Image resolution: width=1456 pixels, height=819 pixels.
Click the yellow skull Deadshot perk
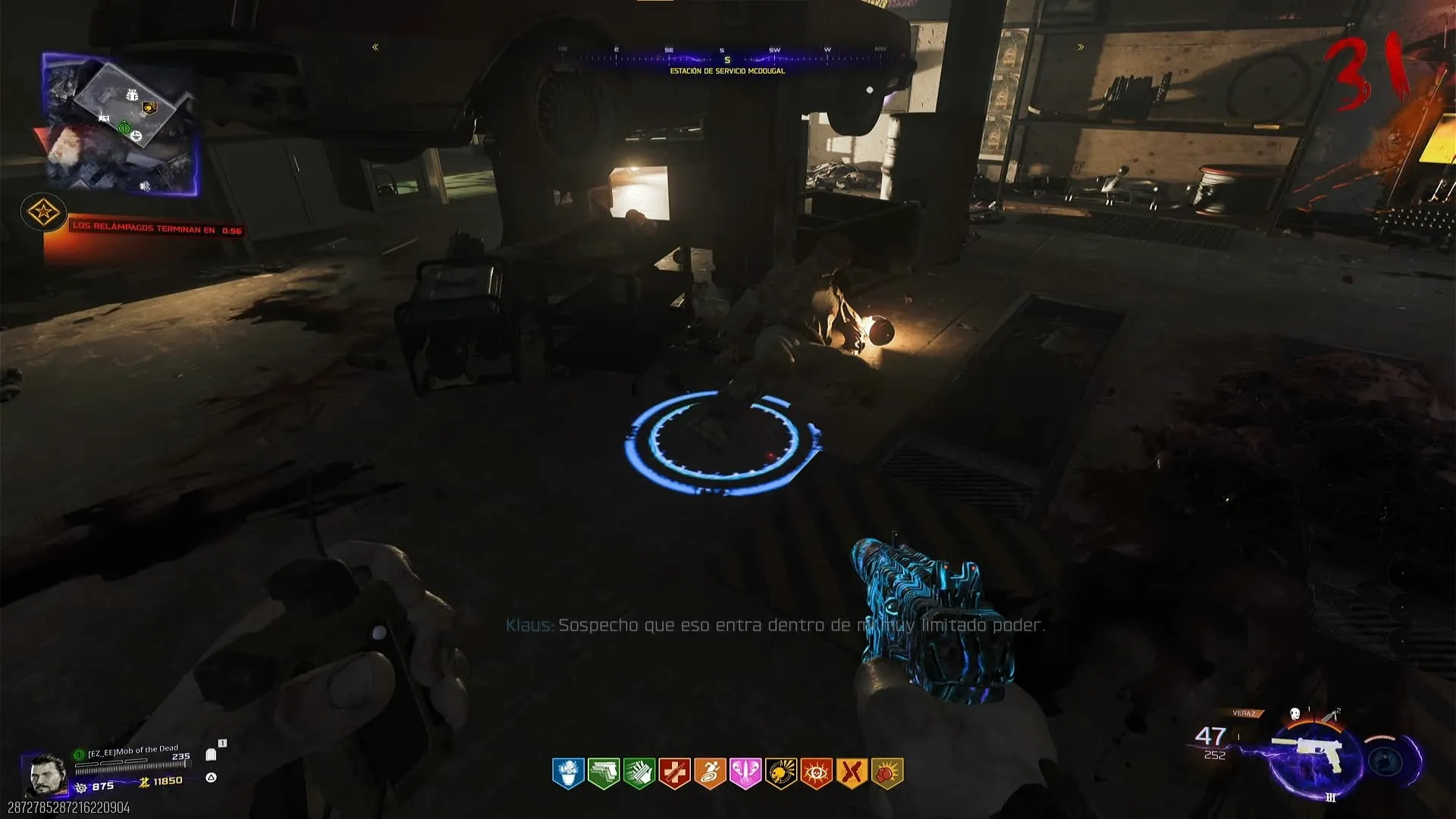[781, 773]
